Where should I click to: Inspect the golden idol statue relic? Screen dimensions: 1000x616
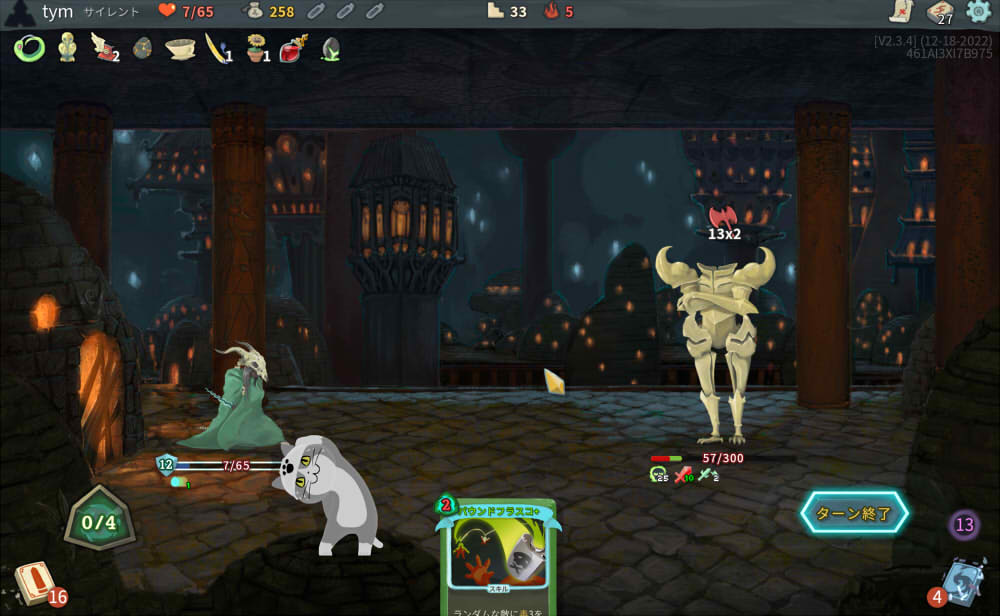click(x=67, y=47)
